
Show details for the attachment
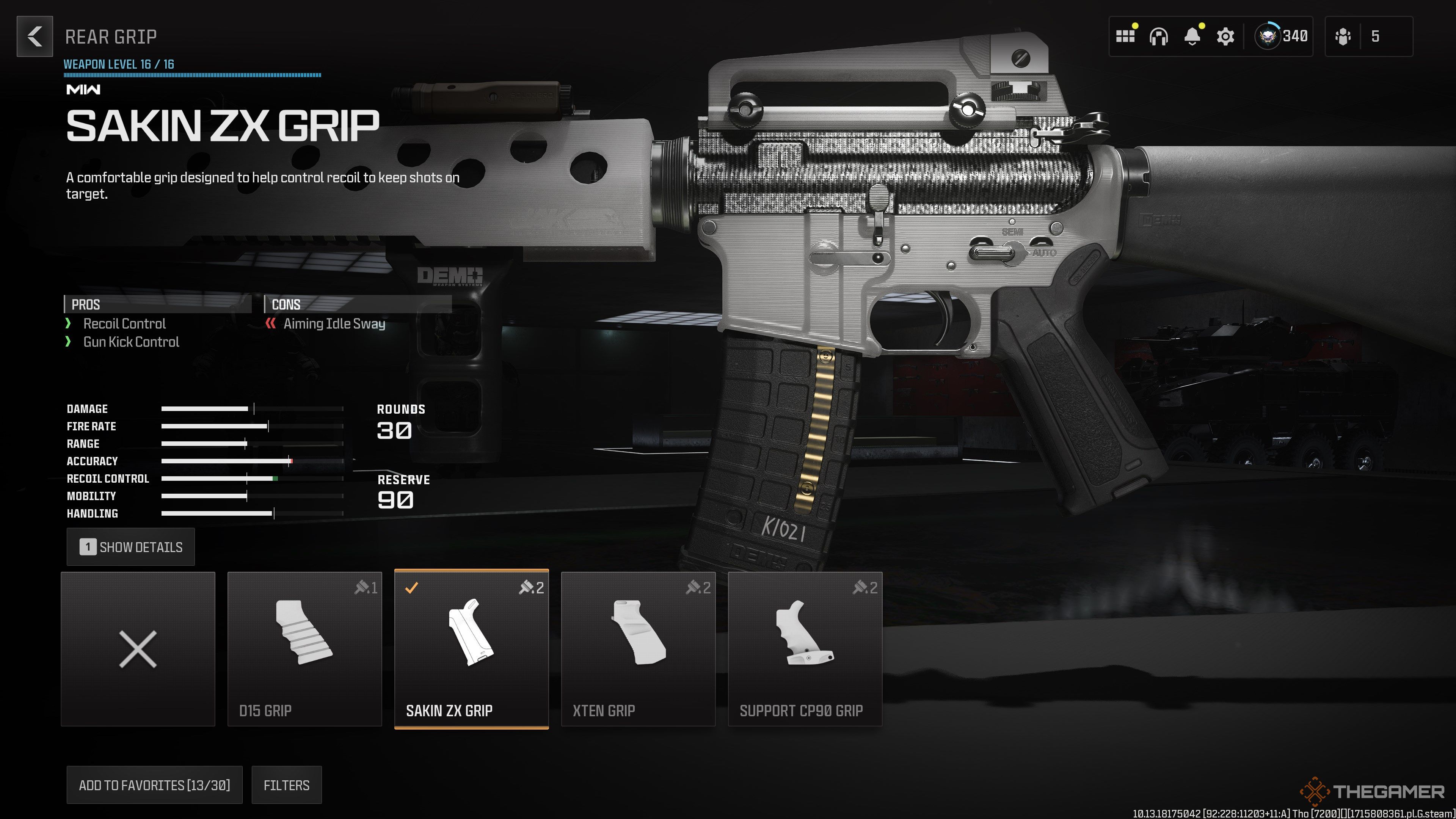(x=130, y=546)
